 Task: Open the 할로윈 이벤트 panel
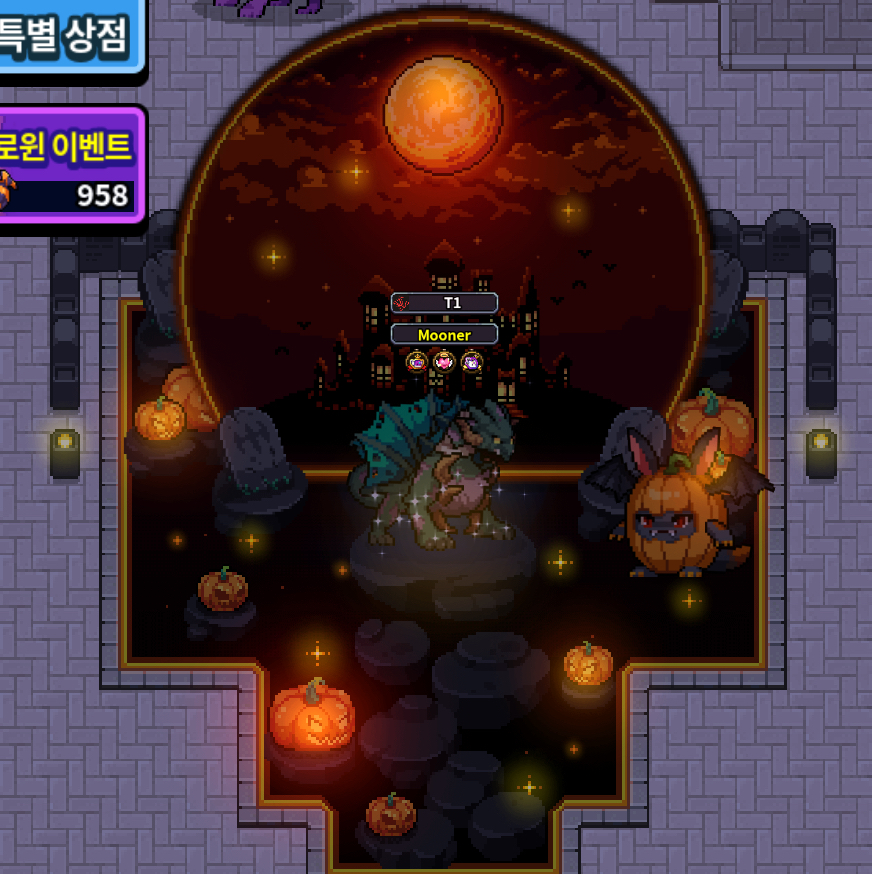[68, 165]
